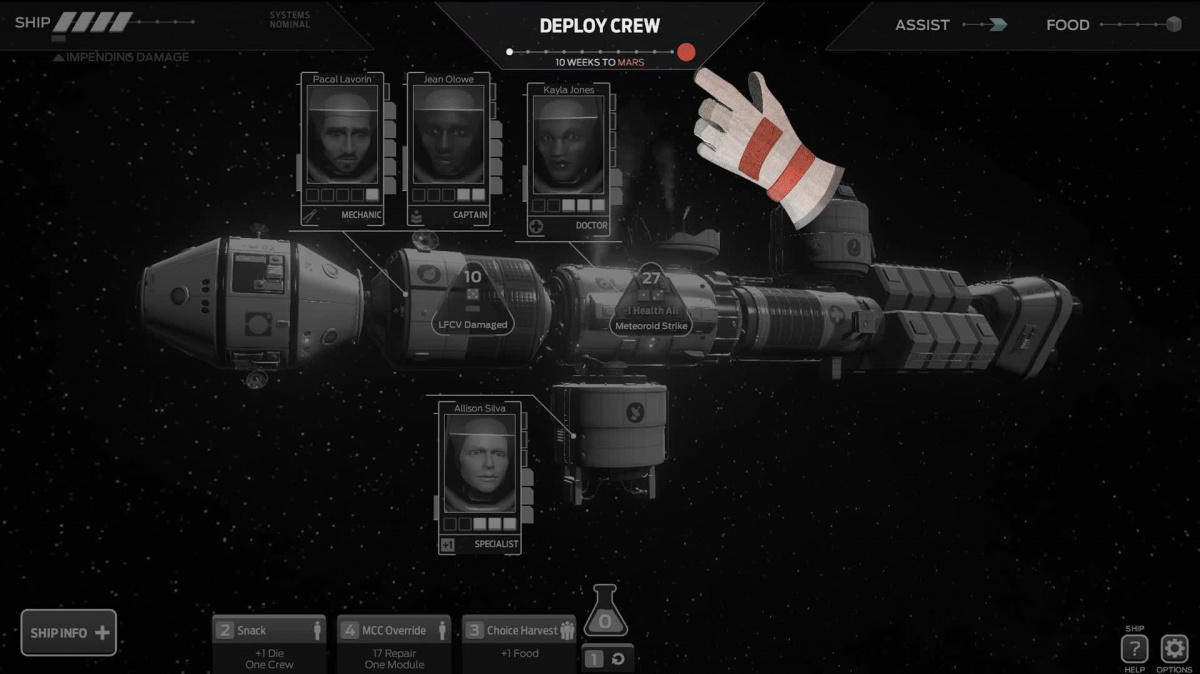Select the Meteoroid Strike event marker
Image resolution: width=1200 pixels, height=674 pixels.
coord(652,302)
